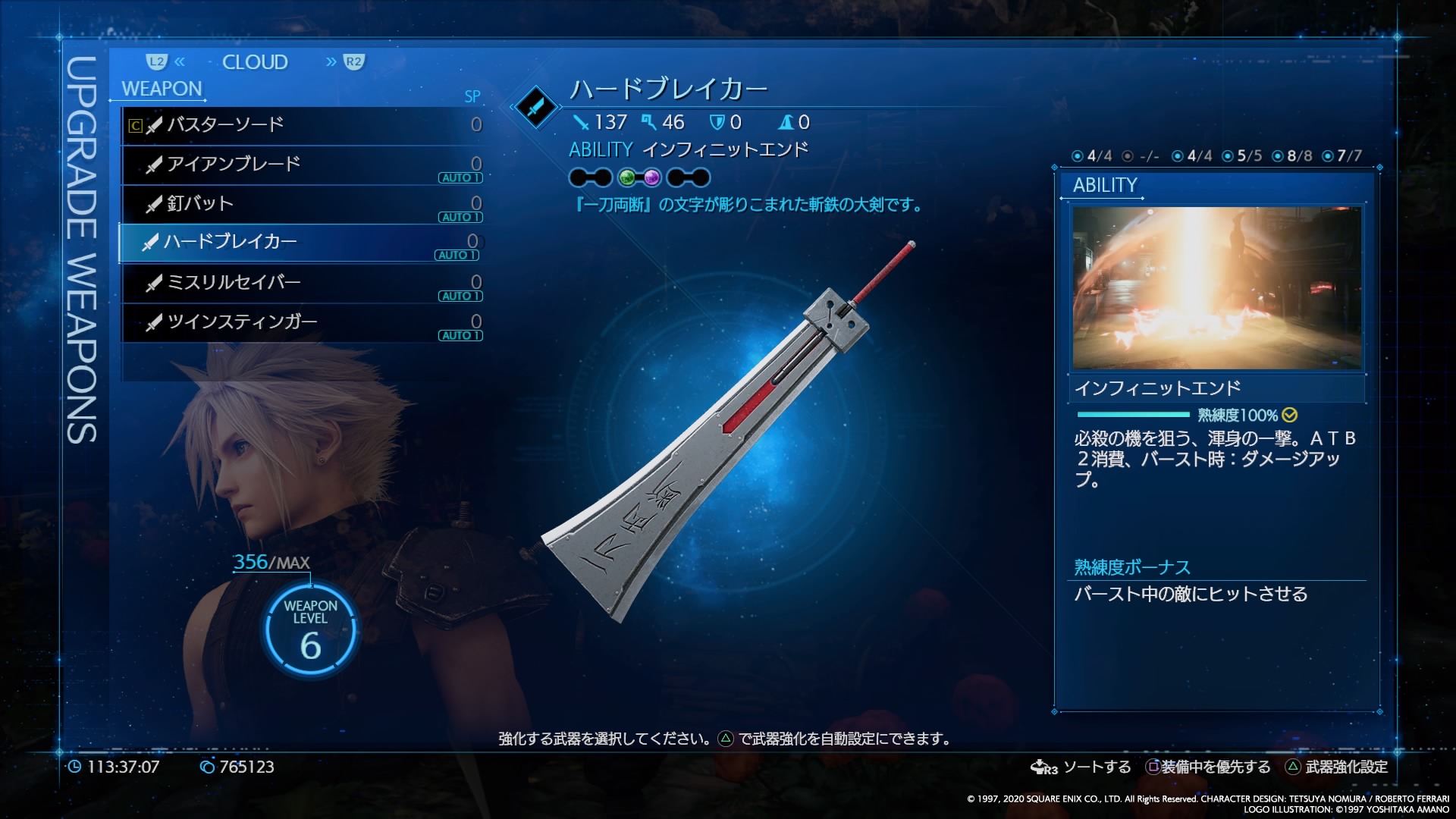Screen dimensions: 1456x819
Task: Select the 熟練度ボーナス proficiency bonus section
Action: [1132, 567]
